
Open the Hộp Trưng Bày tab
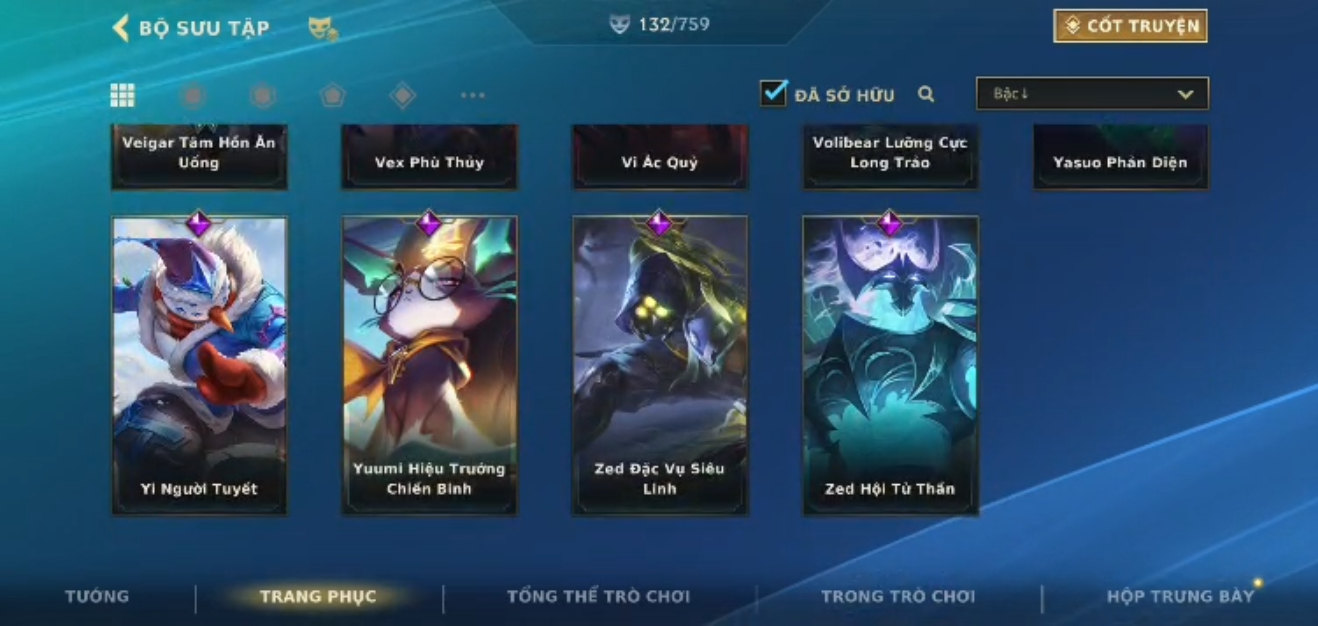pos(1180,596)
